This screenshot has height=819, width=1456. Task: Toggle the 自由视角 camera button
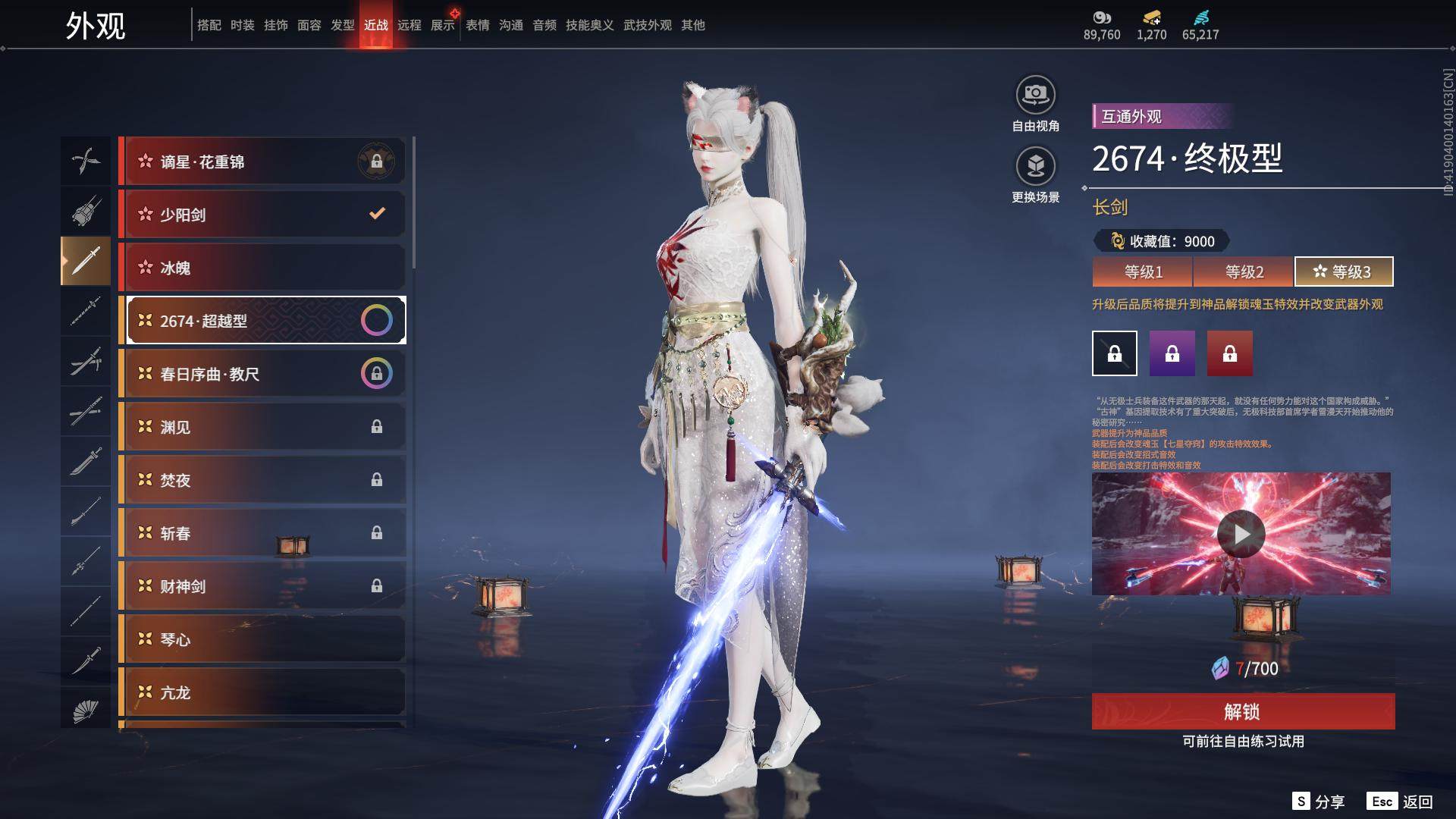(x=1035, y=96)
